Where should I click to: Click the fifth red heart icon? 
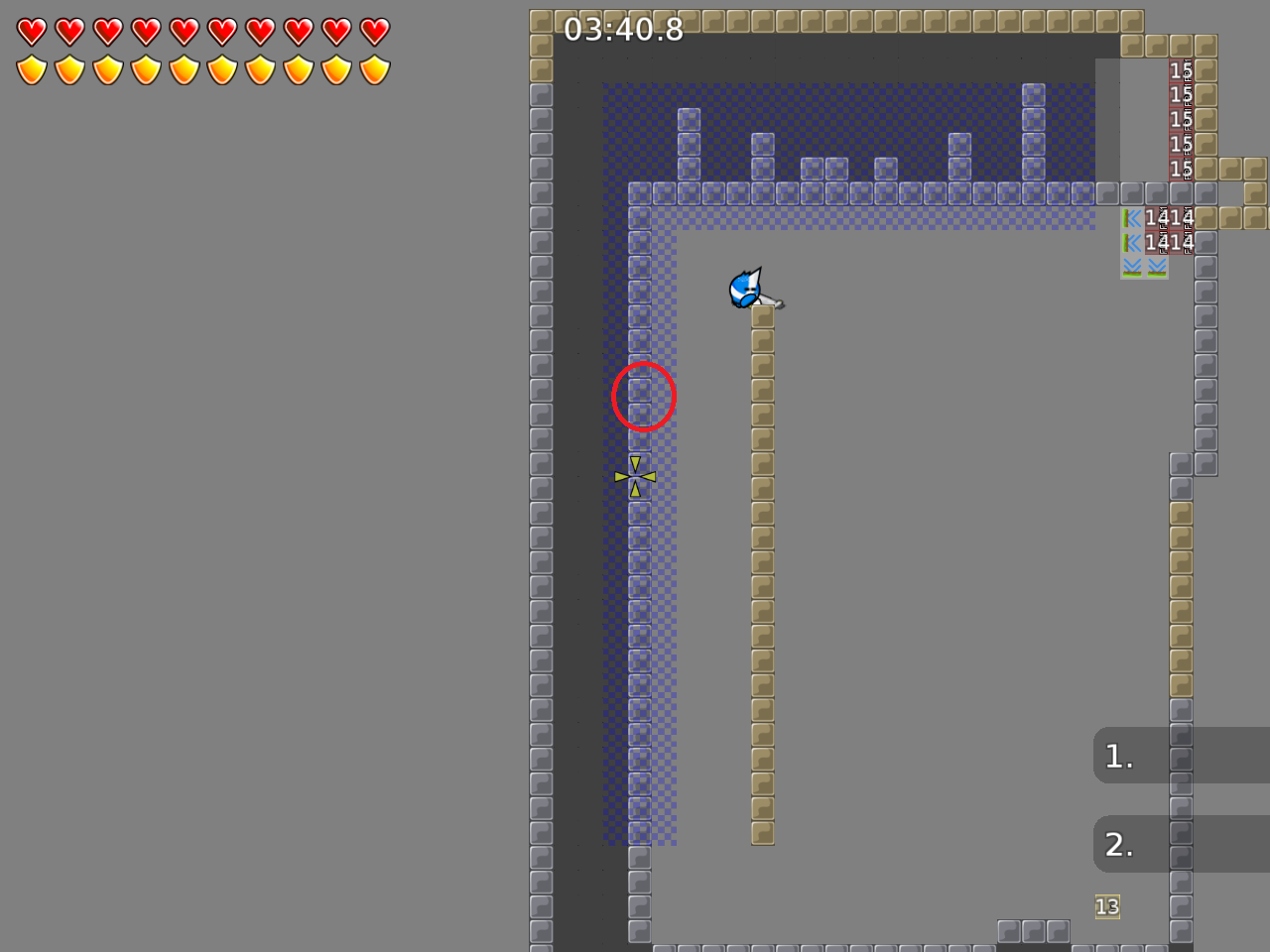coord(182,31)
